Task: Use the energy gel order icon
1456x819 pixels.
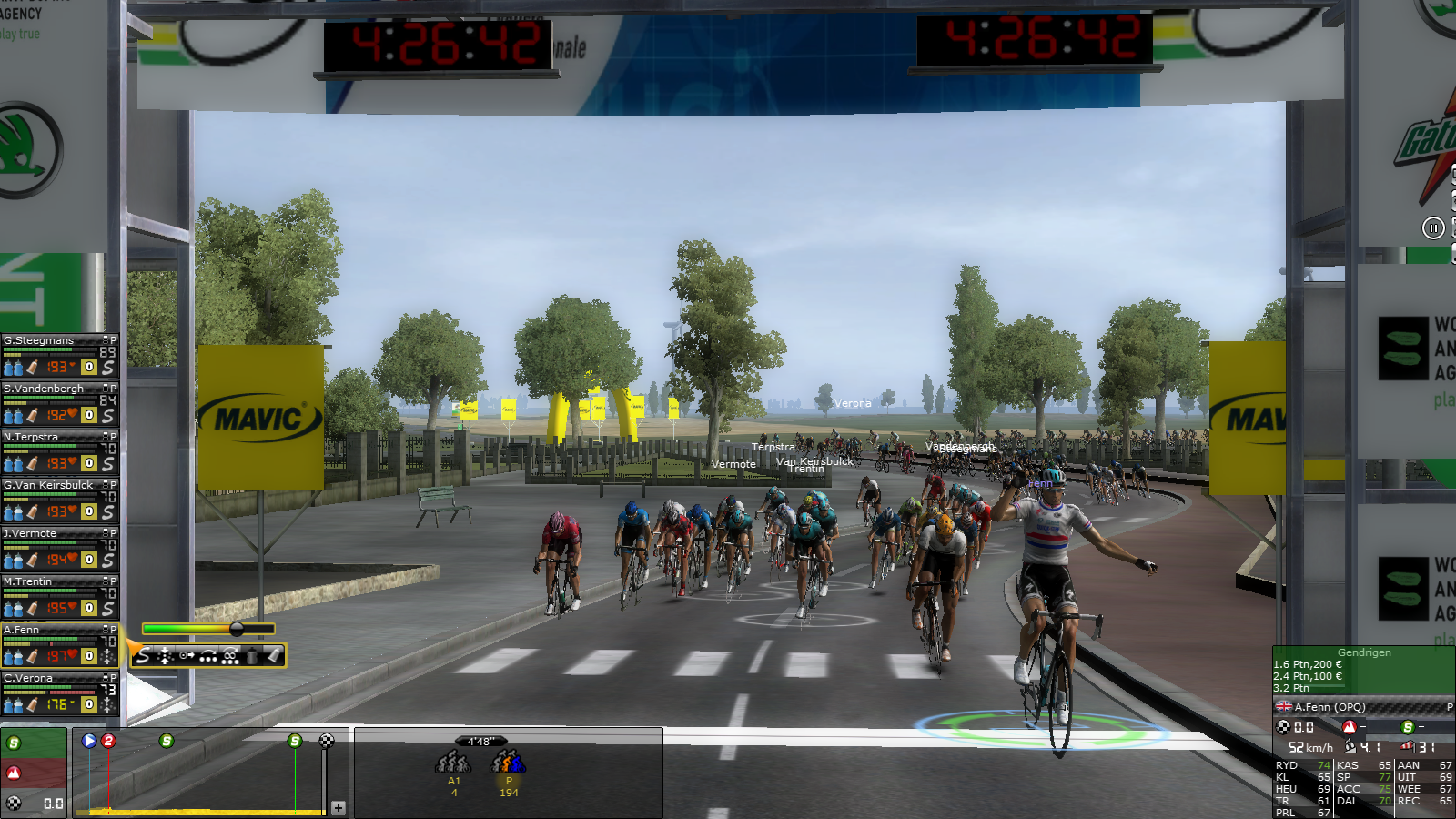Action: (x=273, y=656)
